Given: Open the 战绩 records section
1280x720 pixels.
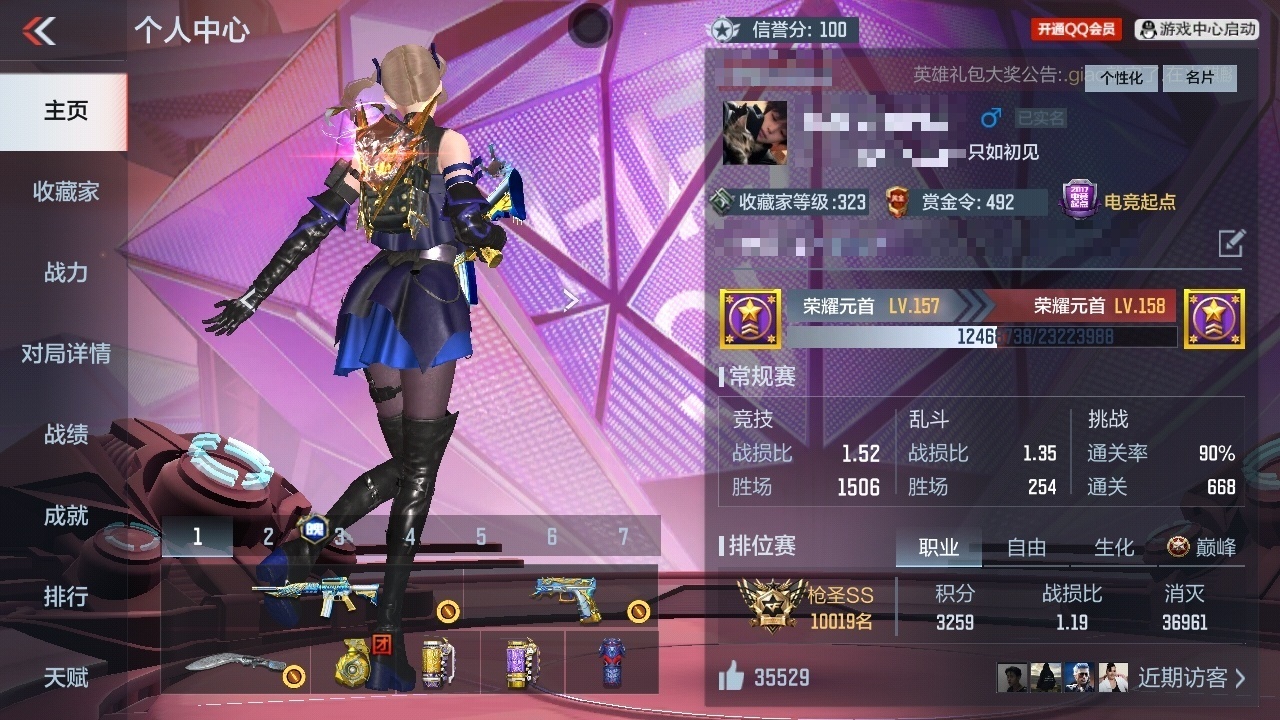Looking at the screenshot, I should click(65, 435).
